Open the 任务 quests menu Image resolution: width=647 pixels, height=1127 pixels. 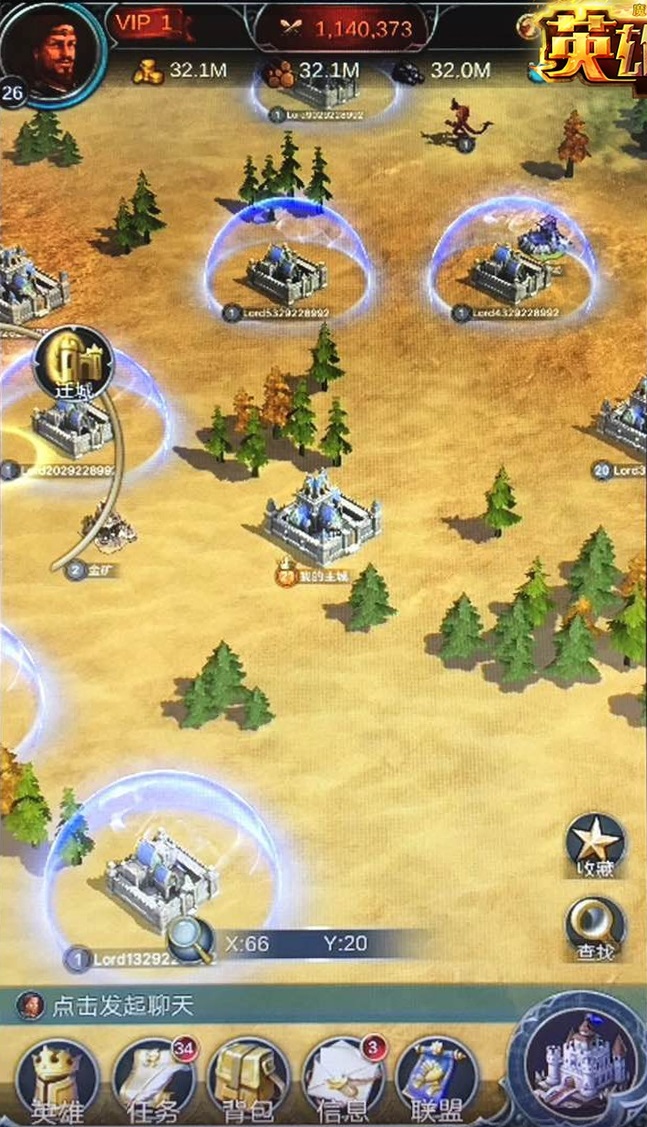[152, 1078]
